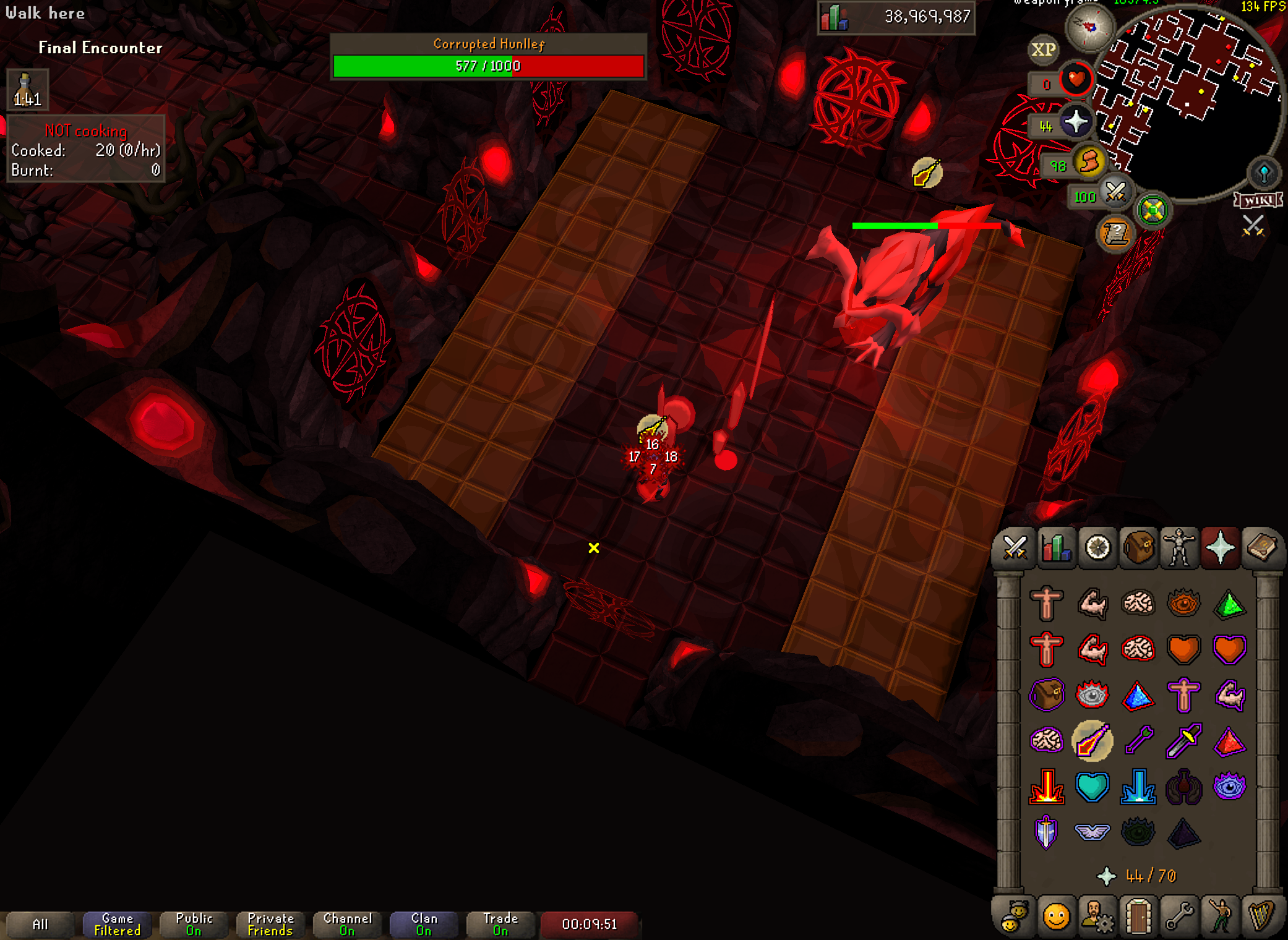Open the Inventory backpack tab
The image size is (1288, 940).
pyautogui.click(x=1138, y=548)
